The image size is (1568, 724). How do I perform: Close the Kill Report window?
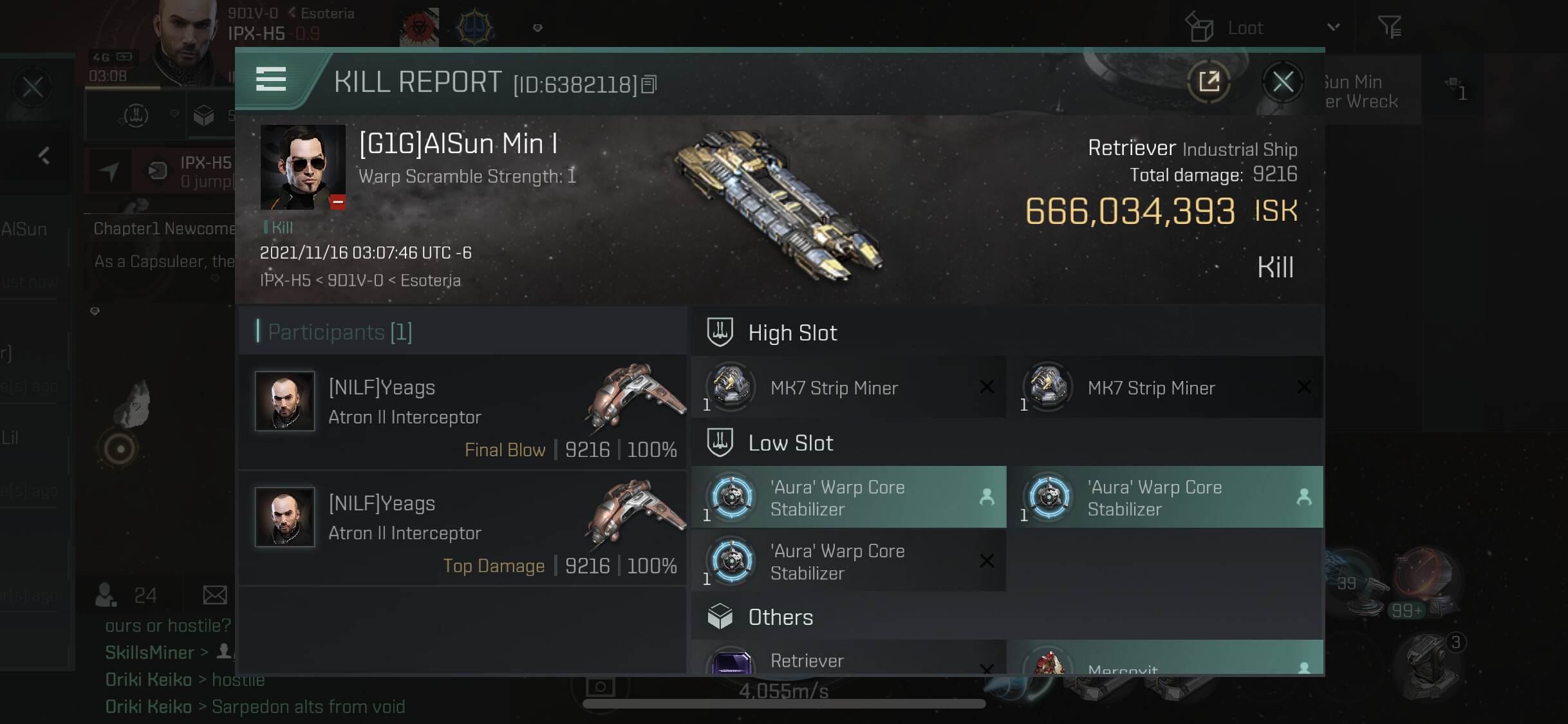[x=1282, y=82]
